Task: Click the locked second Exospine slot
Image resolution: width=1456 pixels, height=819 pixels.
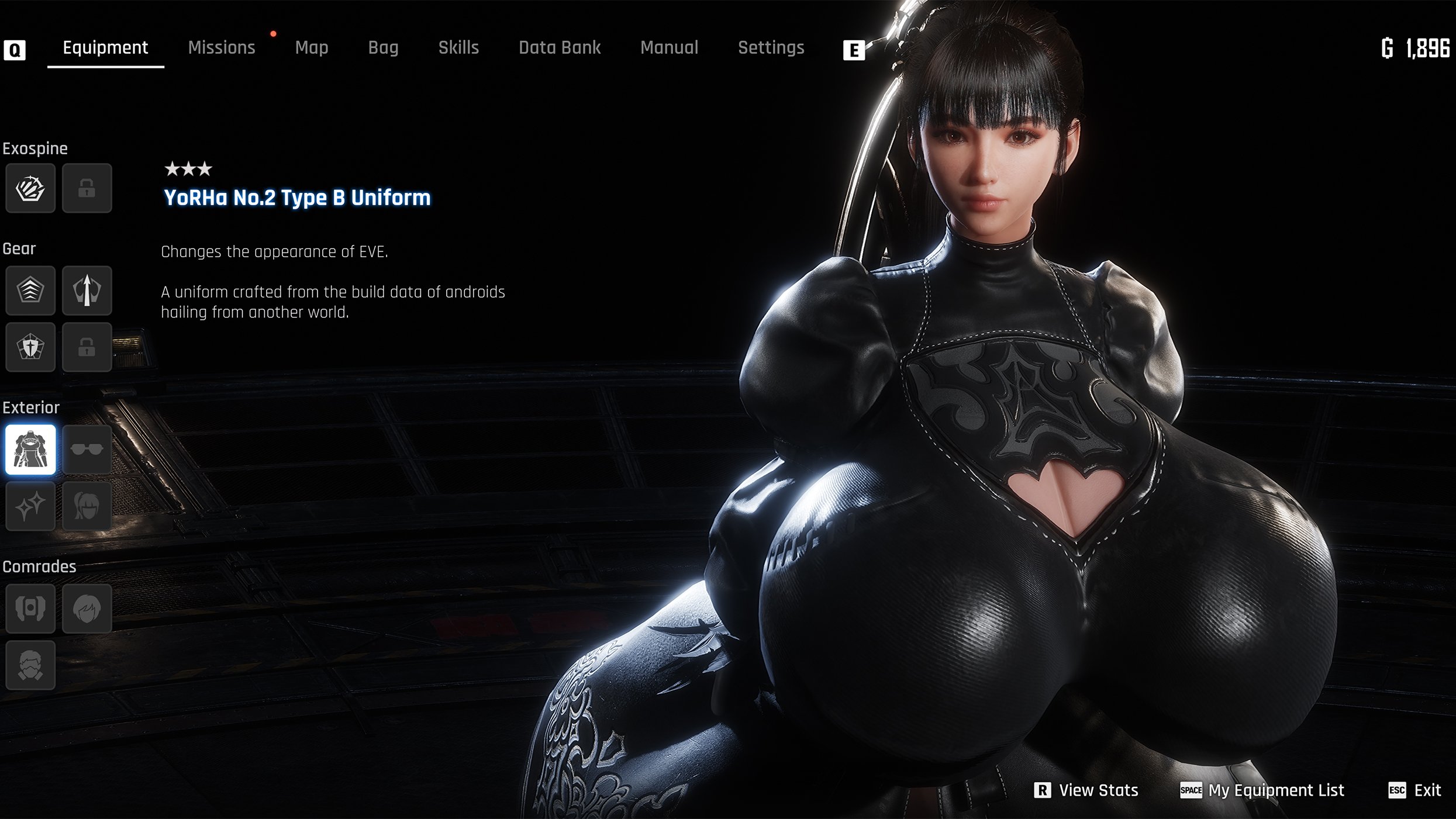Action: (87, 188)
